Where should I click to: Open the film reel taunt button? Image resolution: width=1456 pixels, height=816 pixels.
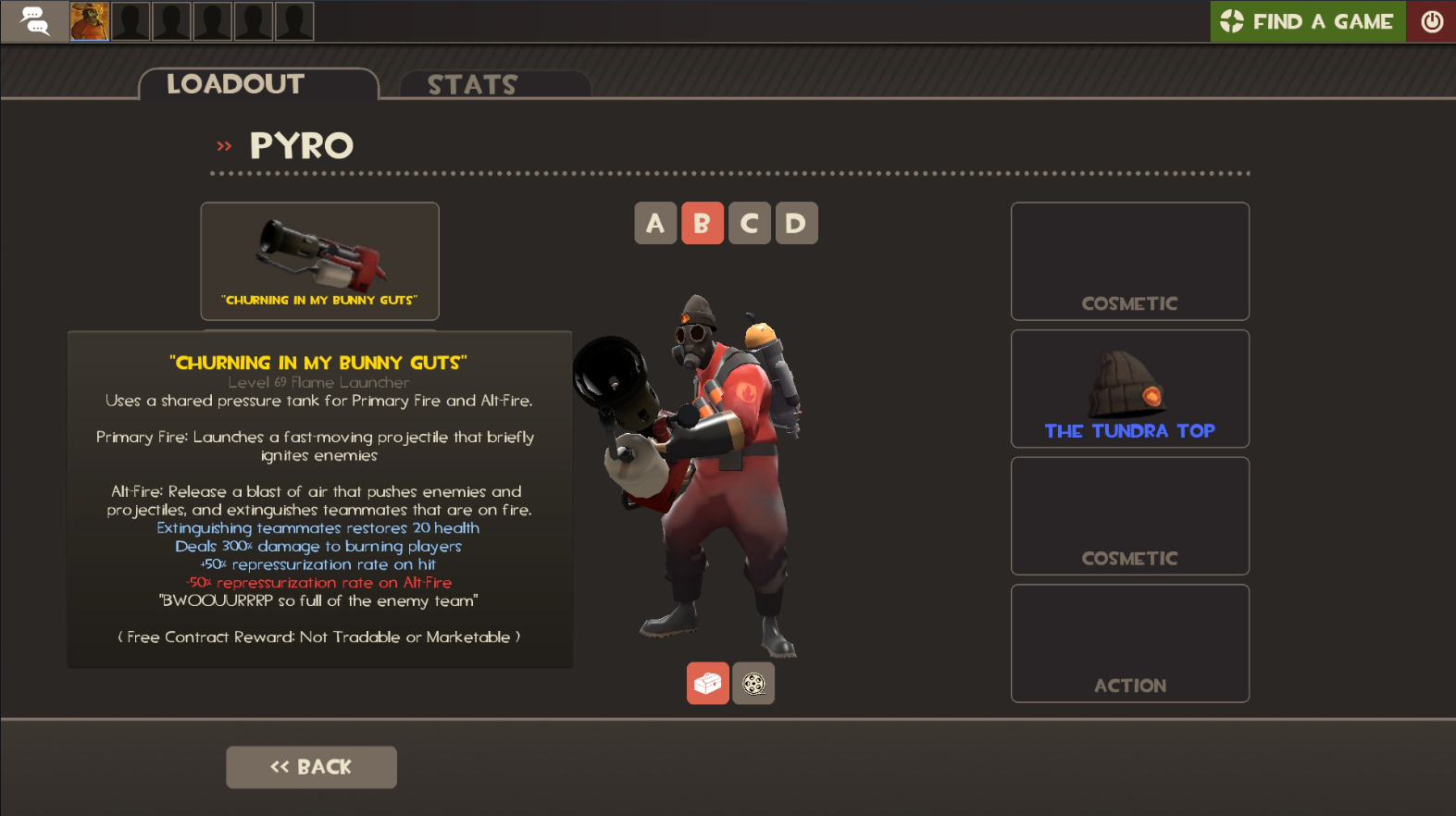click(753, 683)
